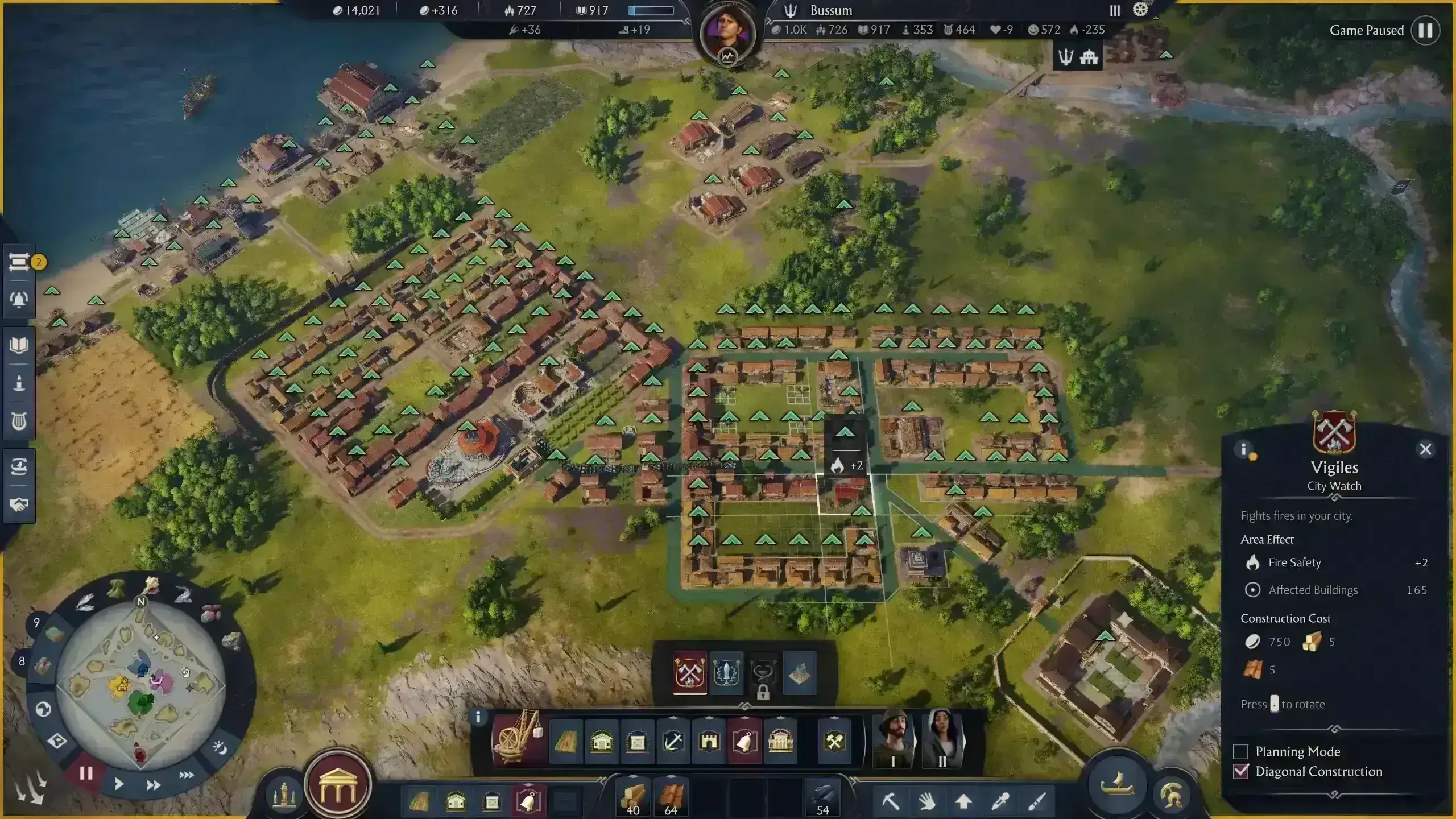Open the main construction menu temple button
This screenshot has height=819, width=1456.
coord(338,785)
